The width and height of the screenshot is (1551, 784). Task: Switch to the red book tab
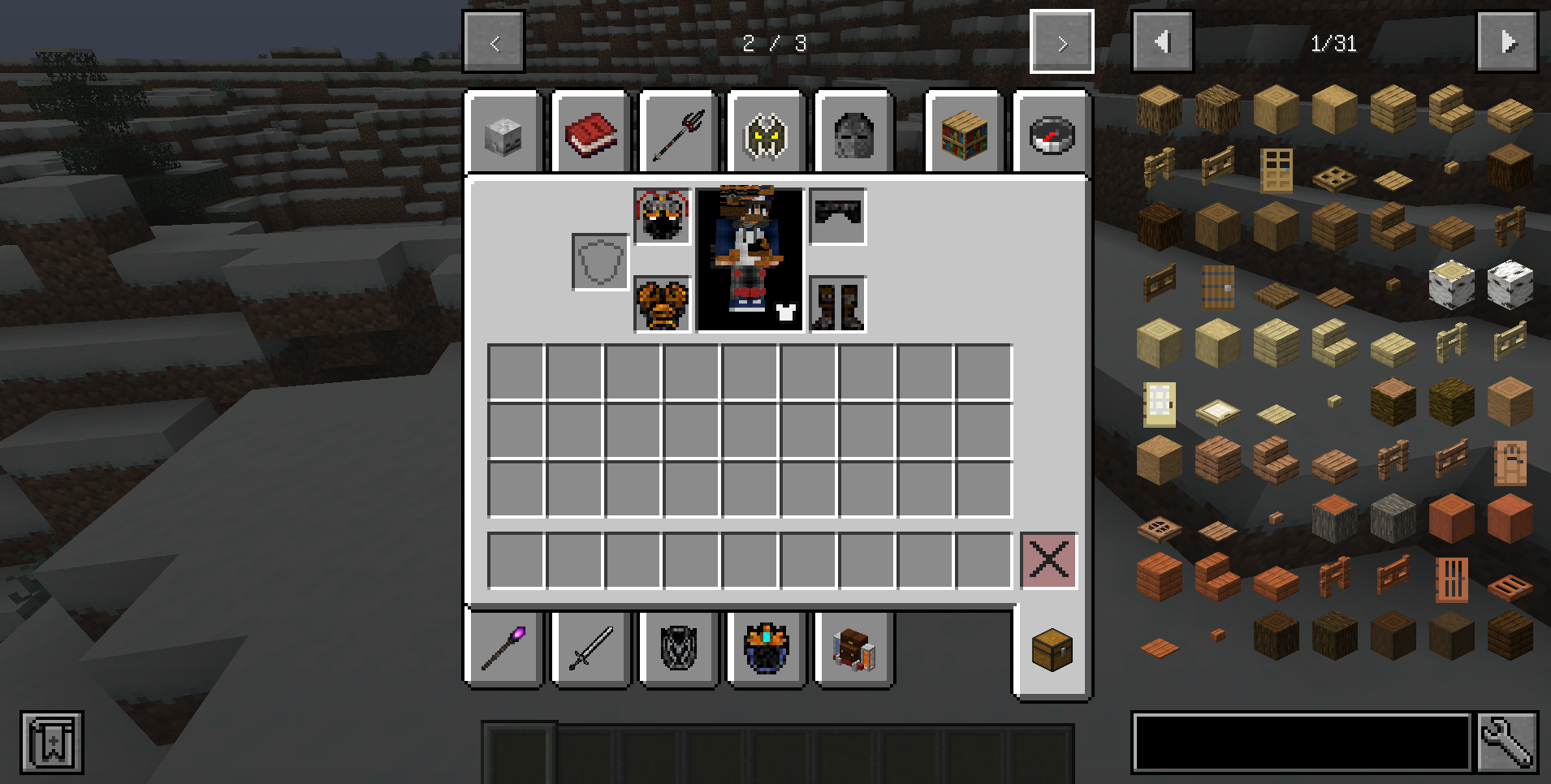click(x=591, y=135)
